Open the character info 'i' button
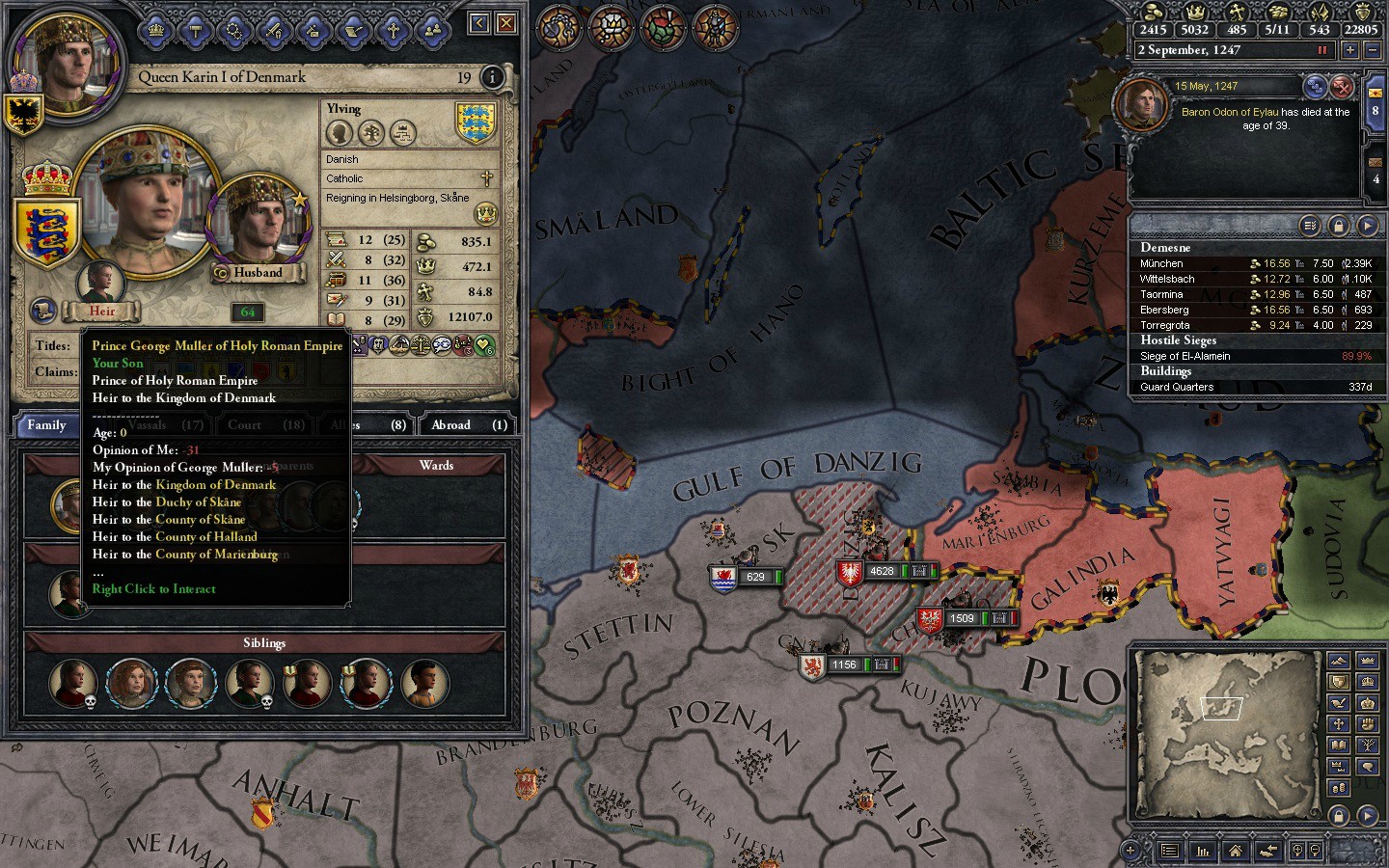Screen dimensions: 1389x868 pyautogui.click(x=492, y=77)
